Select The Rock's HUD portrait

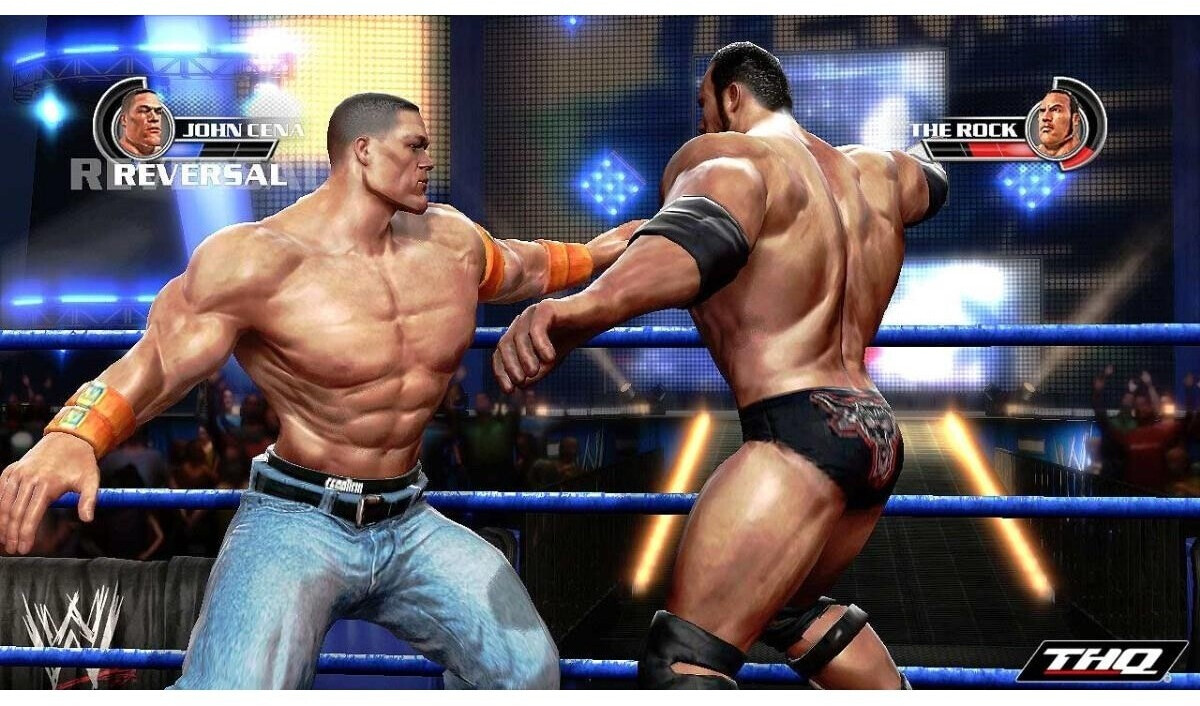pyautogui.click(x=1061, y=122)
